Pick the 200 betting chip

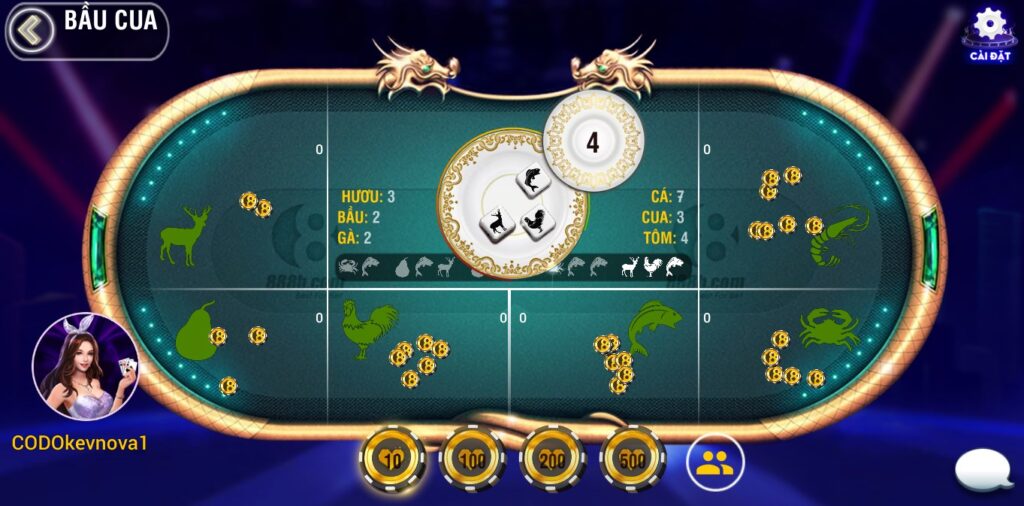552,460
